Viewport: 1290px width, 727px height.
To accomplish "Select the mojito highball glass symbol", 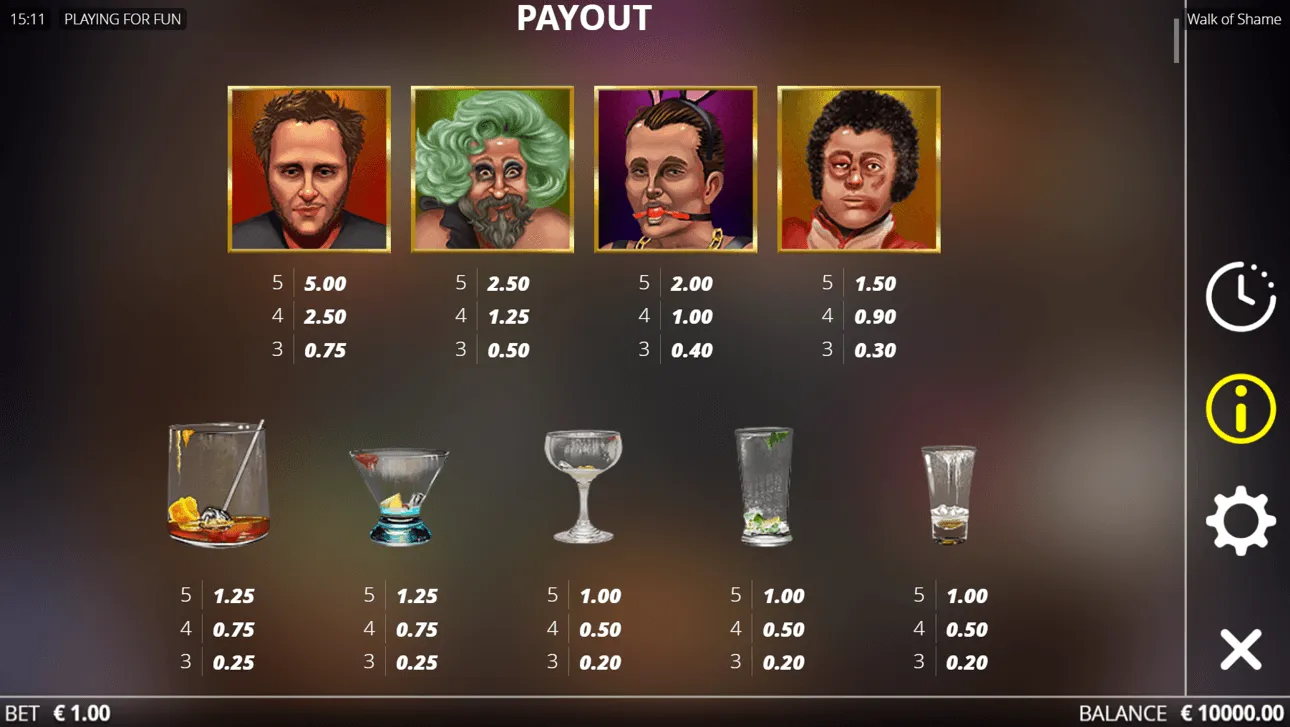I will point(765,487).
